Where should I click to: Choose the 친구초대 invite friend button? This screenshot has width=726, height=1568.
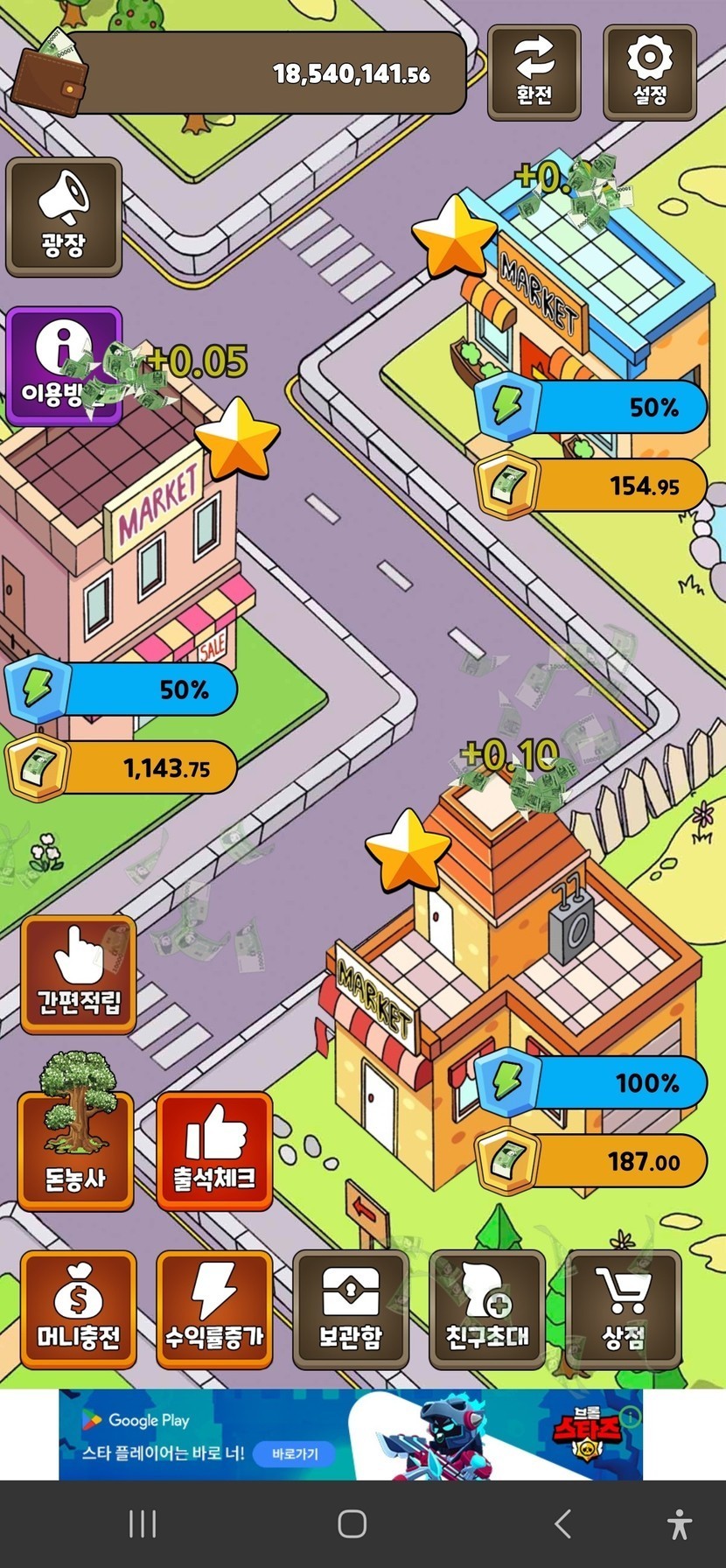(x=487, y=1310)
